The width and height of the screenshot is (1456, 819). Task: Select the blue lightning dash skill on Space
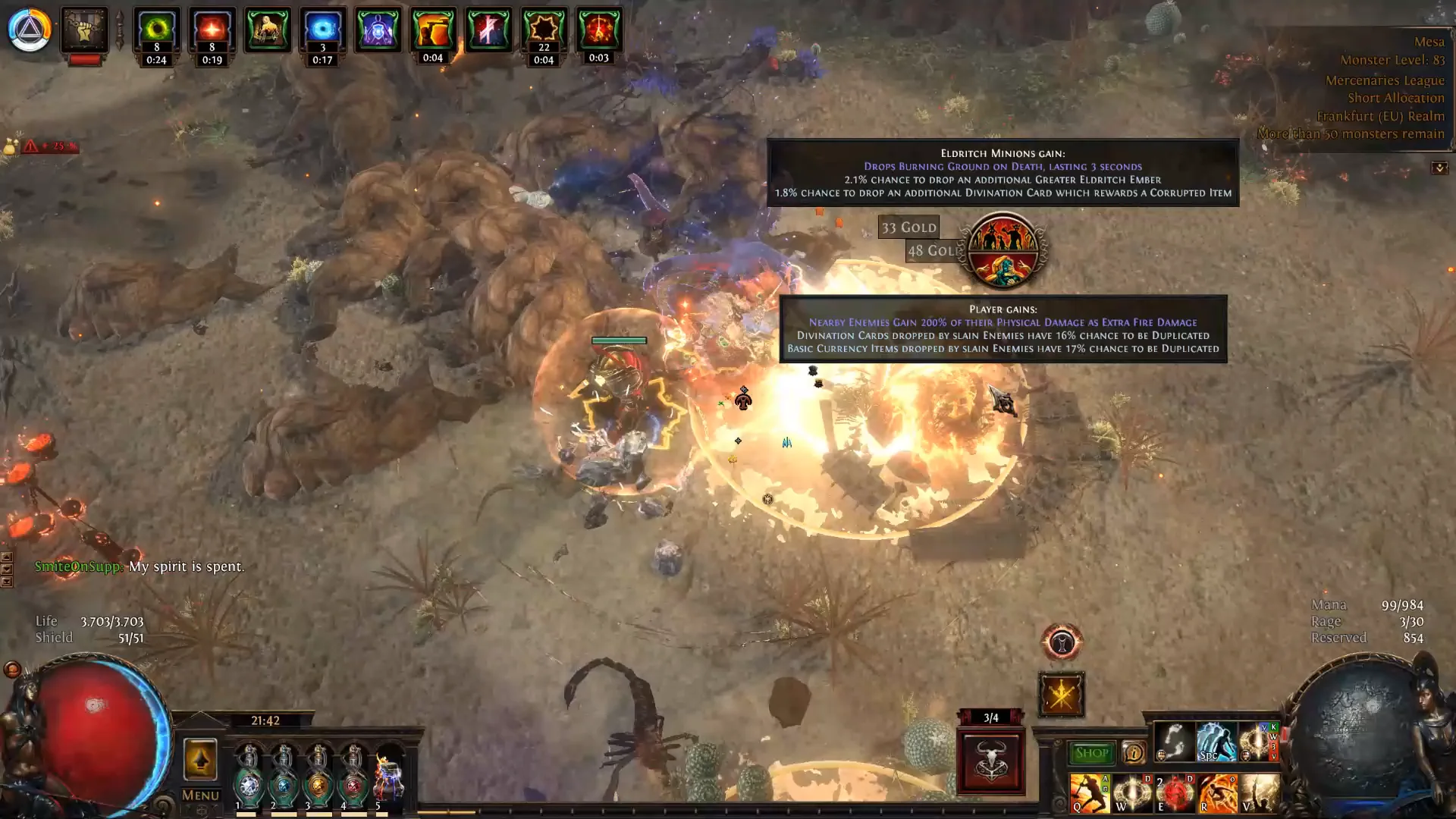[x=1215, y=742]
